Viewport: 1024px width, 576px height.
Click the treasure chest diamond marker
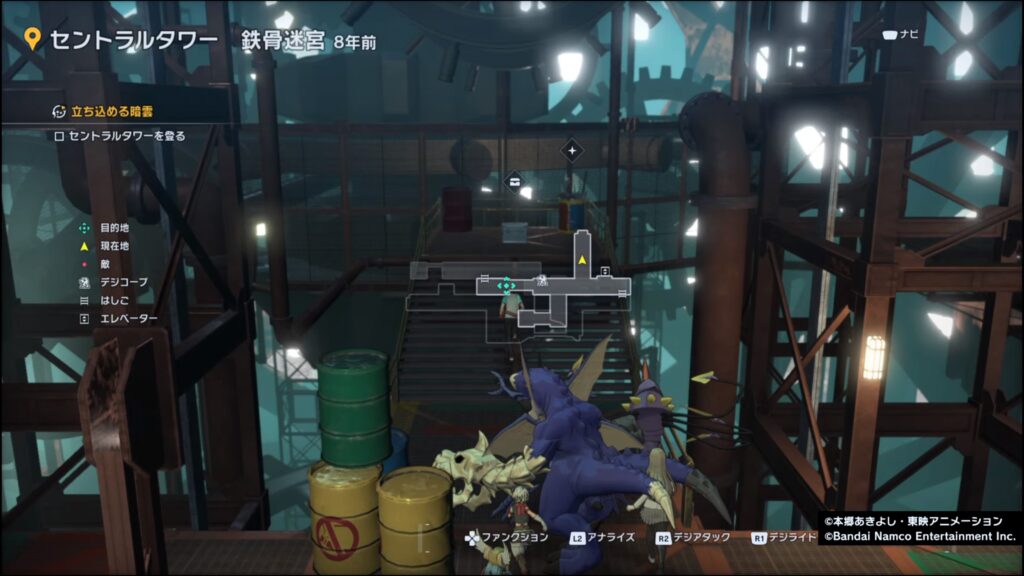click(x=515, y=181)
